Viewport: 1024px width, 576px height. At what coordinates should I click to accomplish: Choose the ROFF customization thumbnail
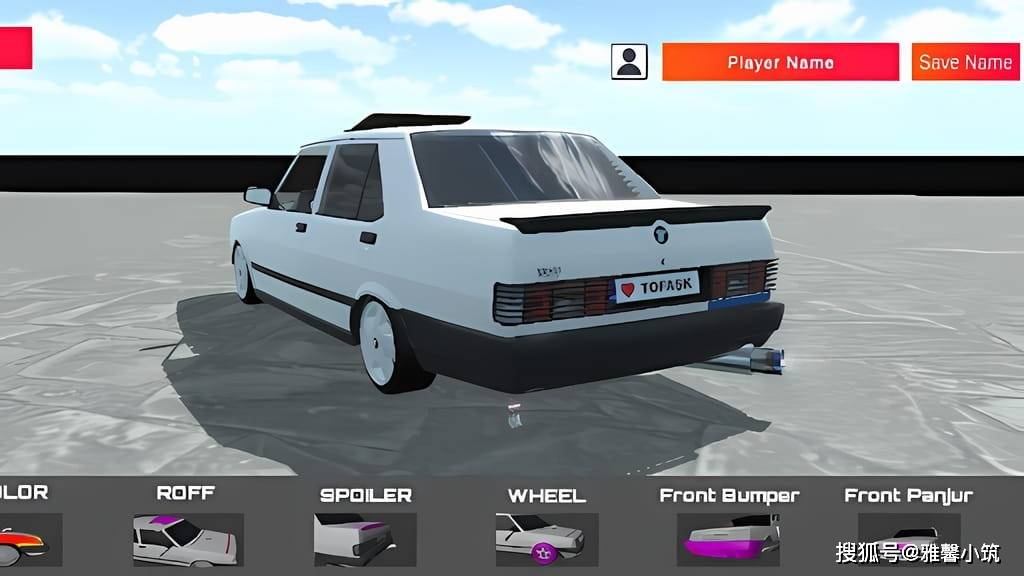(188, 539)
